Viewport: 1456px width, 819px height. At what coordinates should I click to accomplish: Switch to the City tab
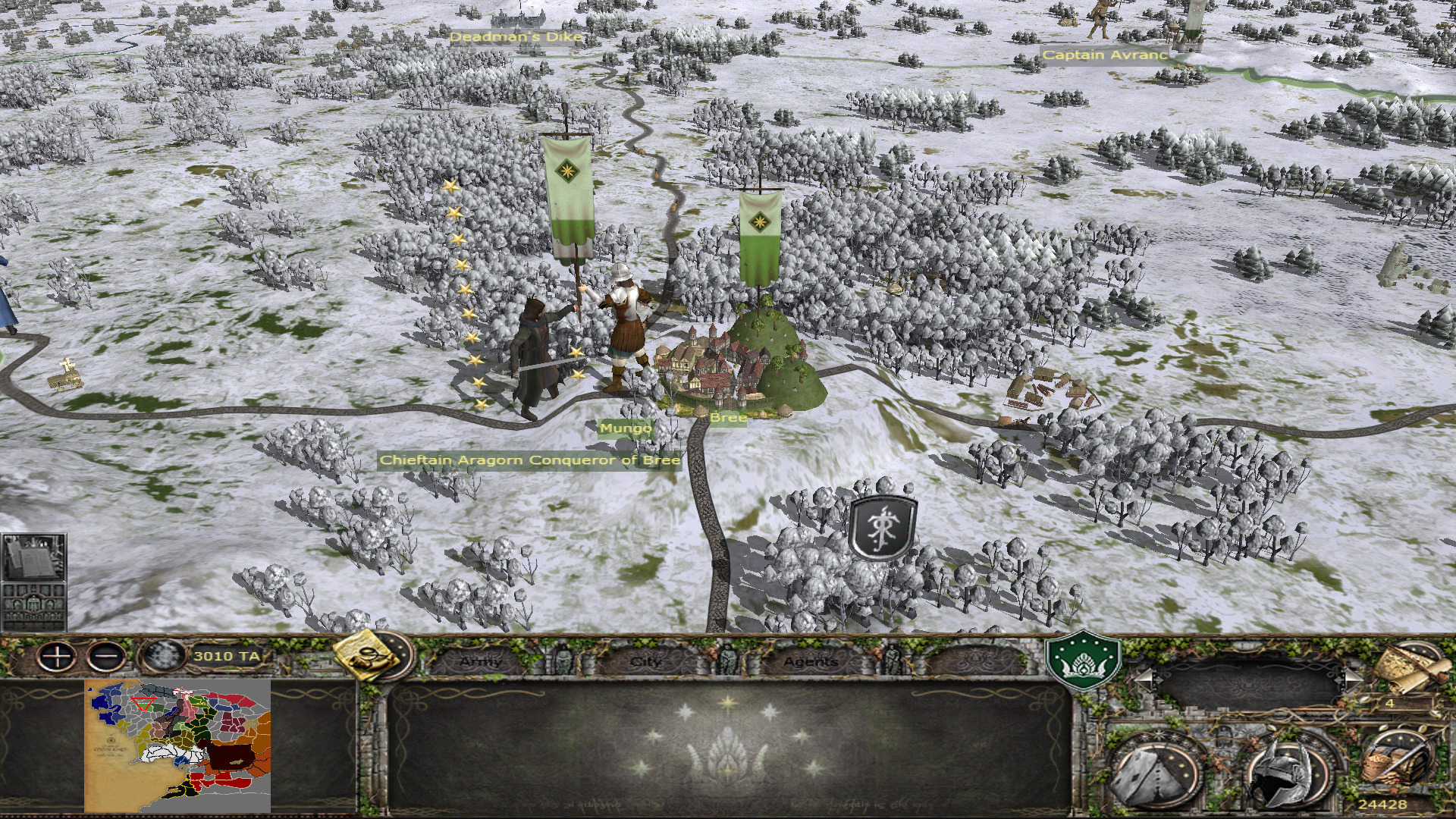pyautogui.click(x=646, y=661)
